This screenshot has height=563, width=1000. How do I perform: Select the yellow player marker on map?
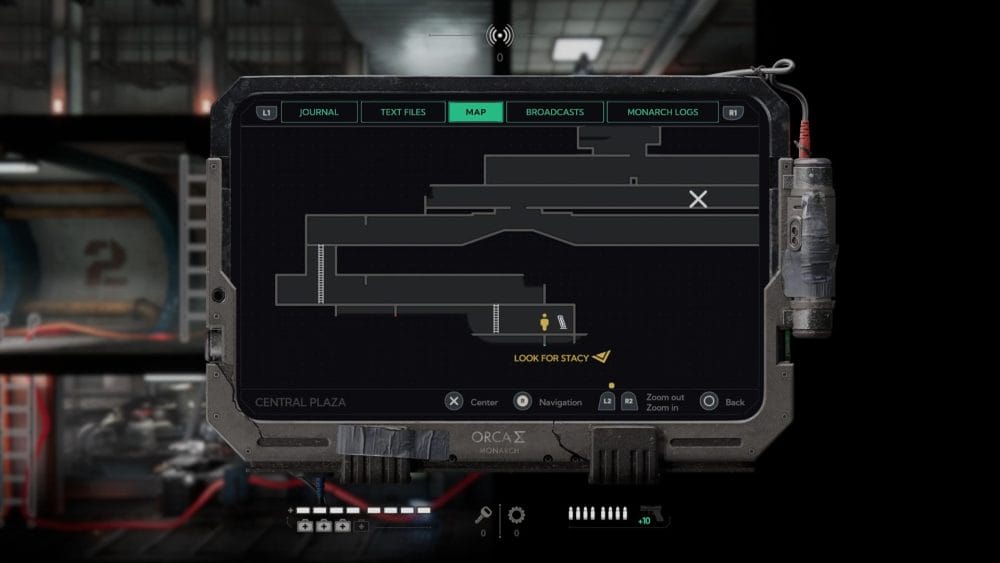[x=545, y=322]
